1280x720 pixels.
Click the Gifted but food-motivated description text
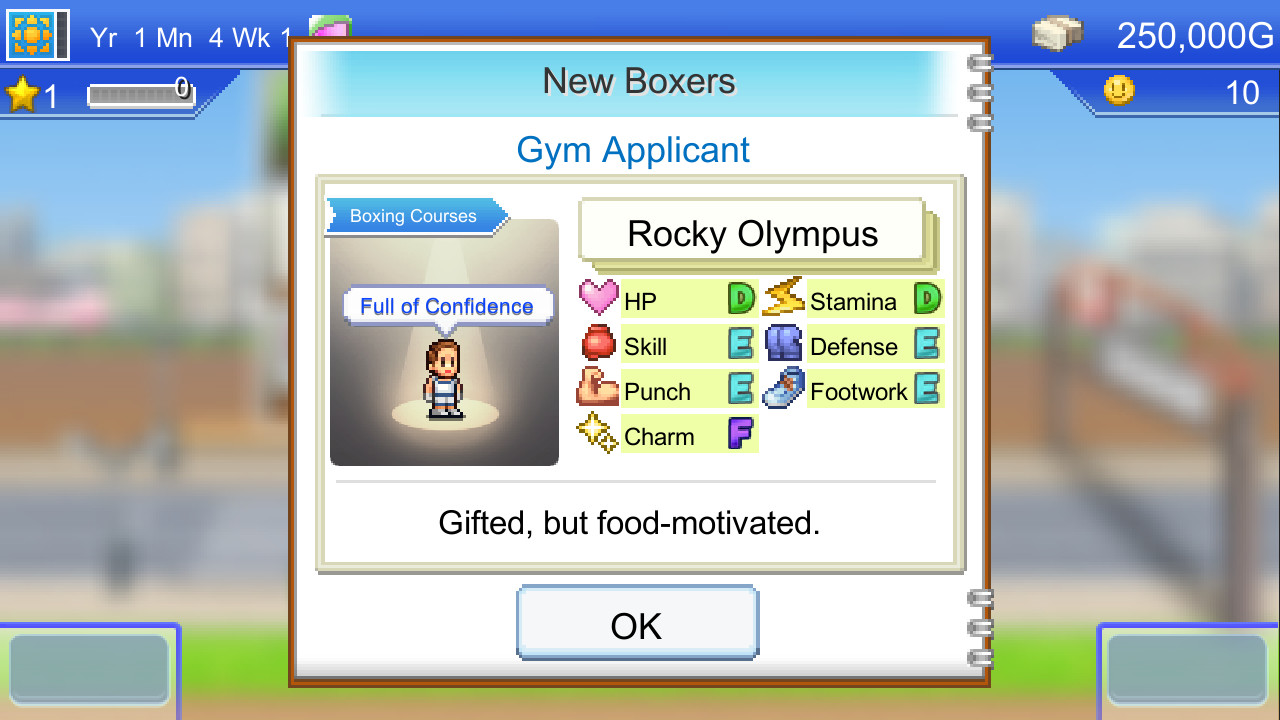click(629, 522)
